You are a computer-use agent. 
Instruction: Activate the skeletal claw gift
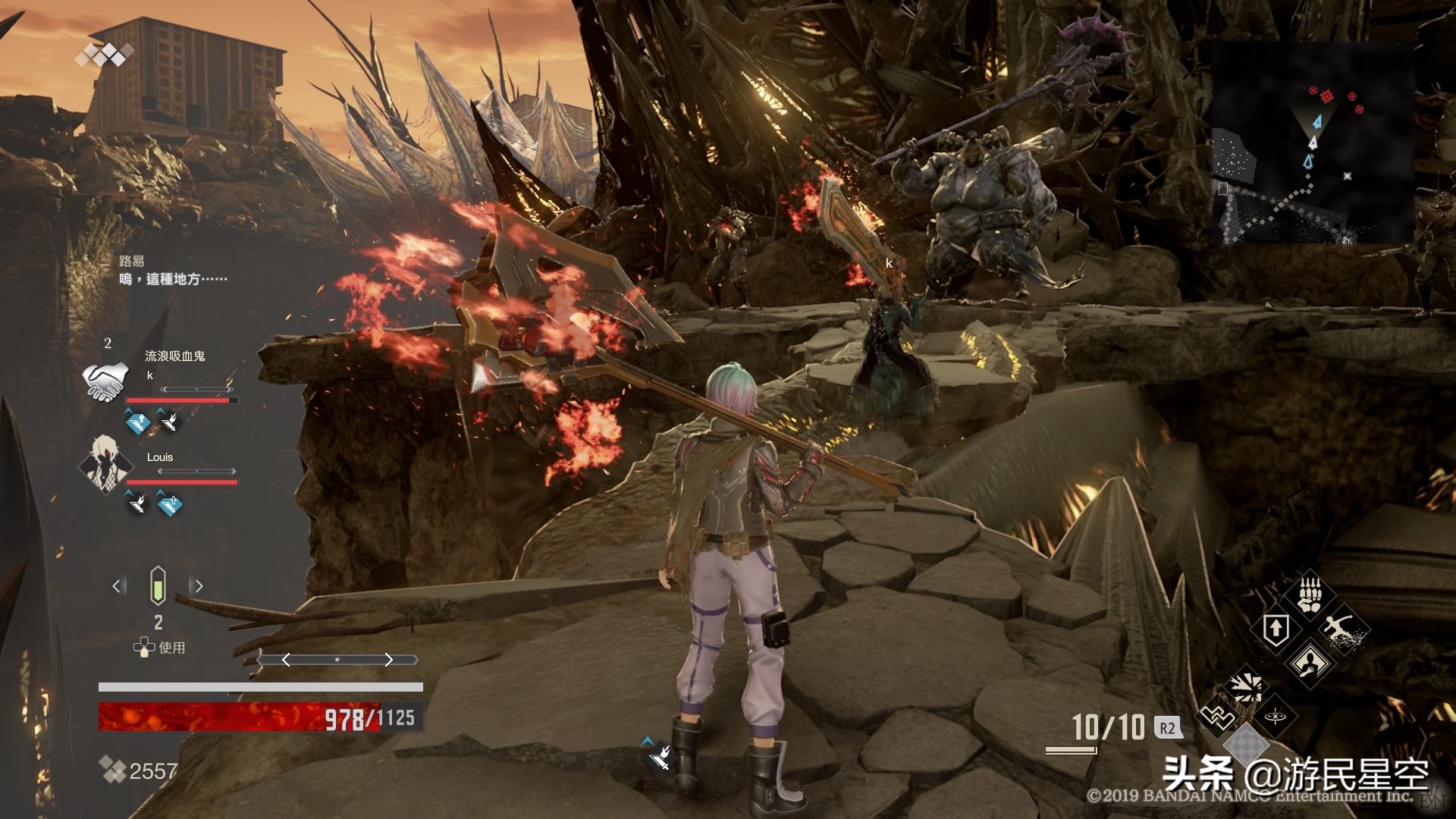pyautogui.click(x=1310, y=594)
